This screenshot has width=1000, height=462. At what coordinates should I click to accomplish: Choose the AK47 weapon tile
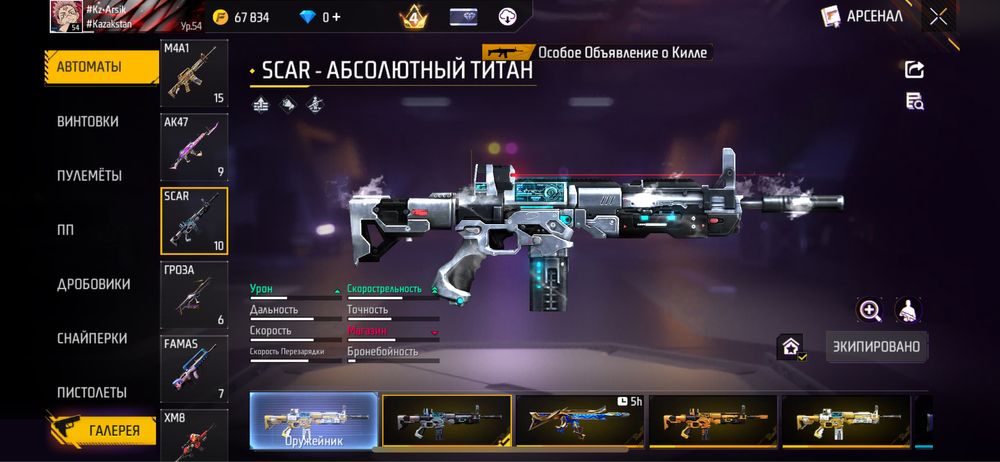tap(194, 147)
